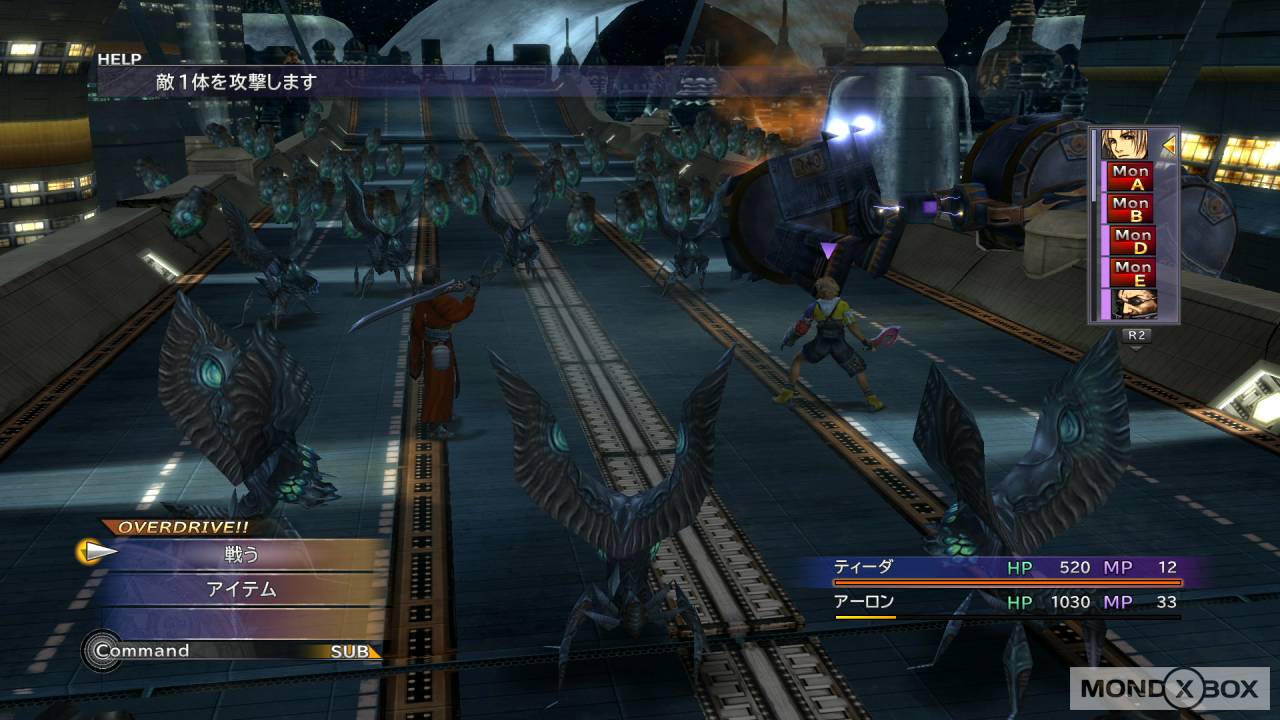The image size is (1280, 720).
Task: Select the ティーダ party status row
Action: [x=1007, y=568]
